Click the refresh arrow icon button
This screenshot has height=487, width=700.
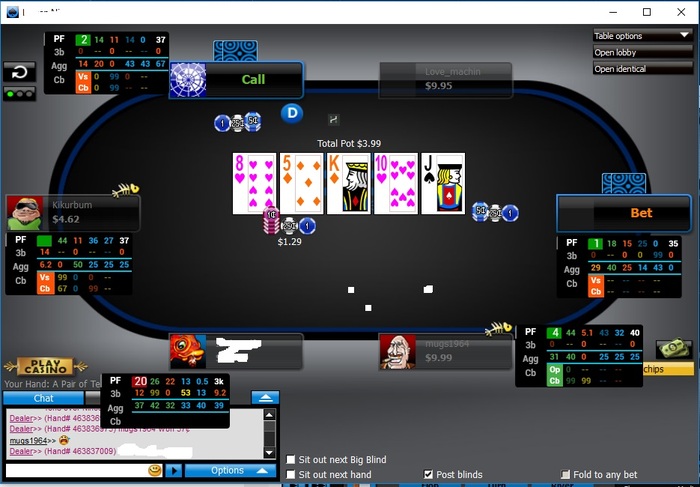(x=18, y=72)
